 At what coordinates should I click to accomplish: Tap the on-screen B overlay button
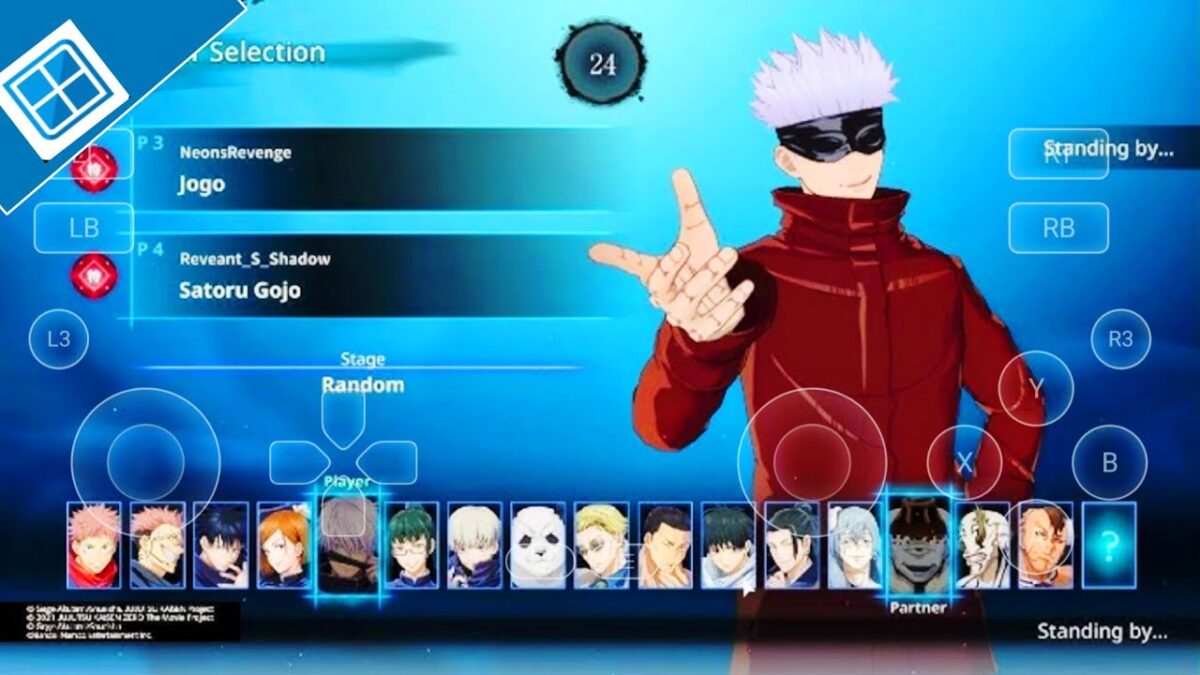click(x=1109, y=463)
